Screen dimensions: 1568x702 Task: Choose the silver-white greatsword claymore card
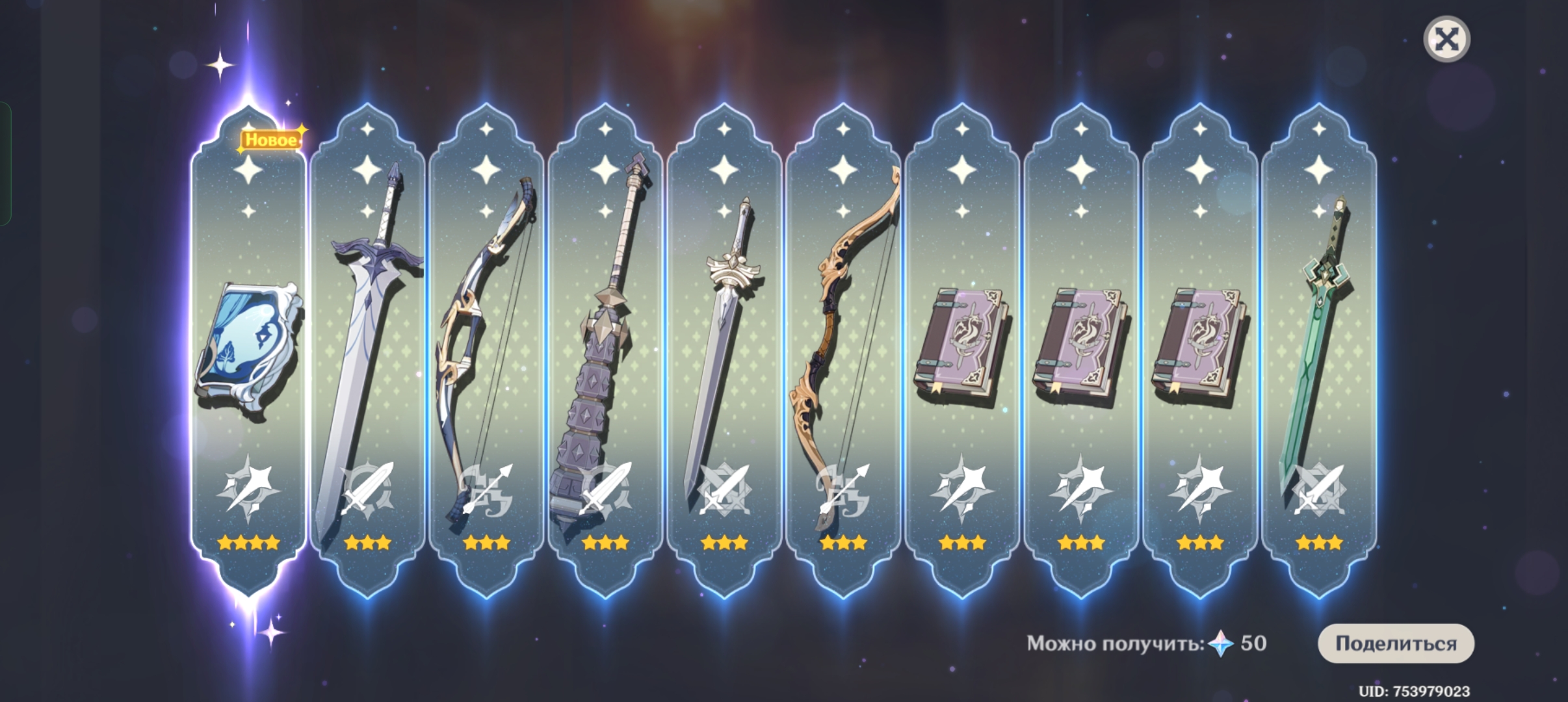[367, 351]
